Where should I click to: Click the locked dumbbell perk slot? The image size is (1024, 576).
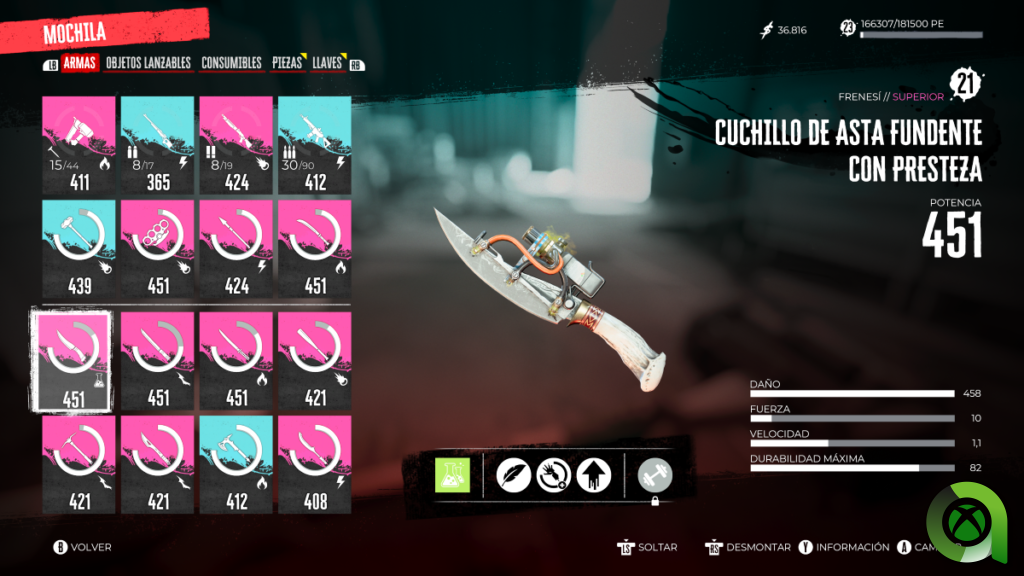655,475
